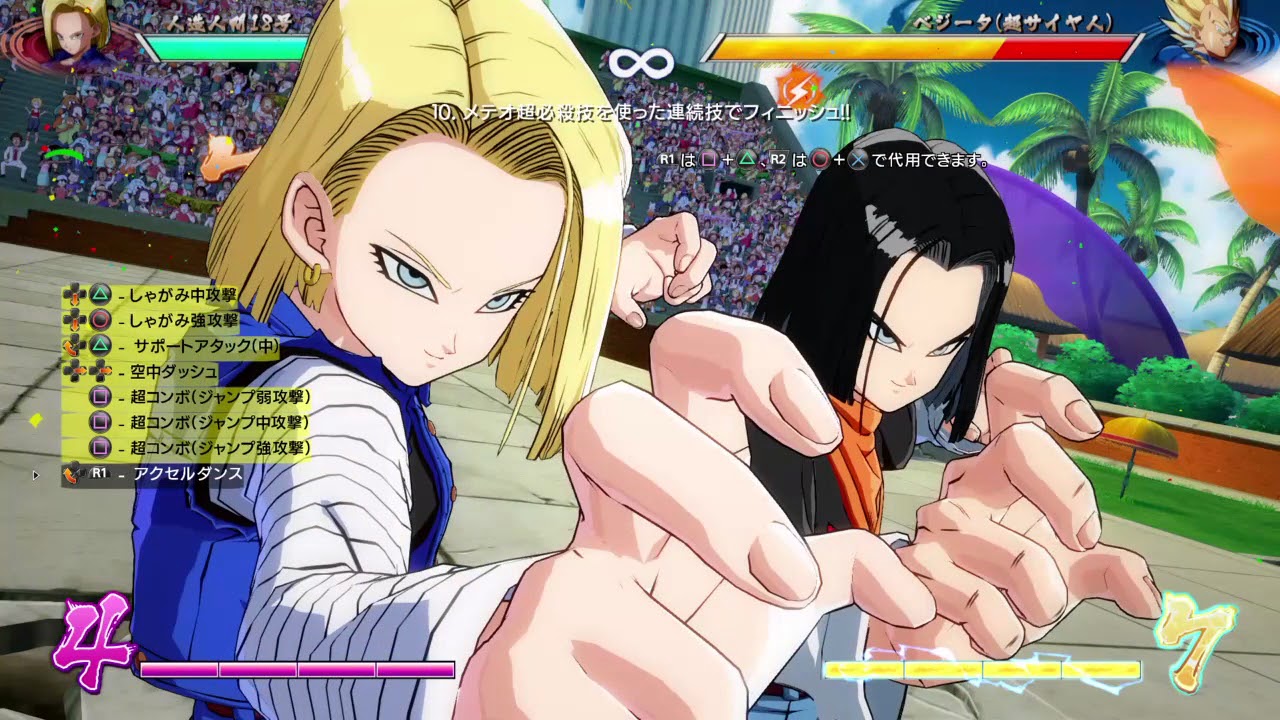
Task: Click the down-arrow D-pad icon on しゃがみ中攻撃 row
Action: [x=76, y=294]
